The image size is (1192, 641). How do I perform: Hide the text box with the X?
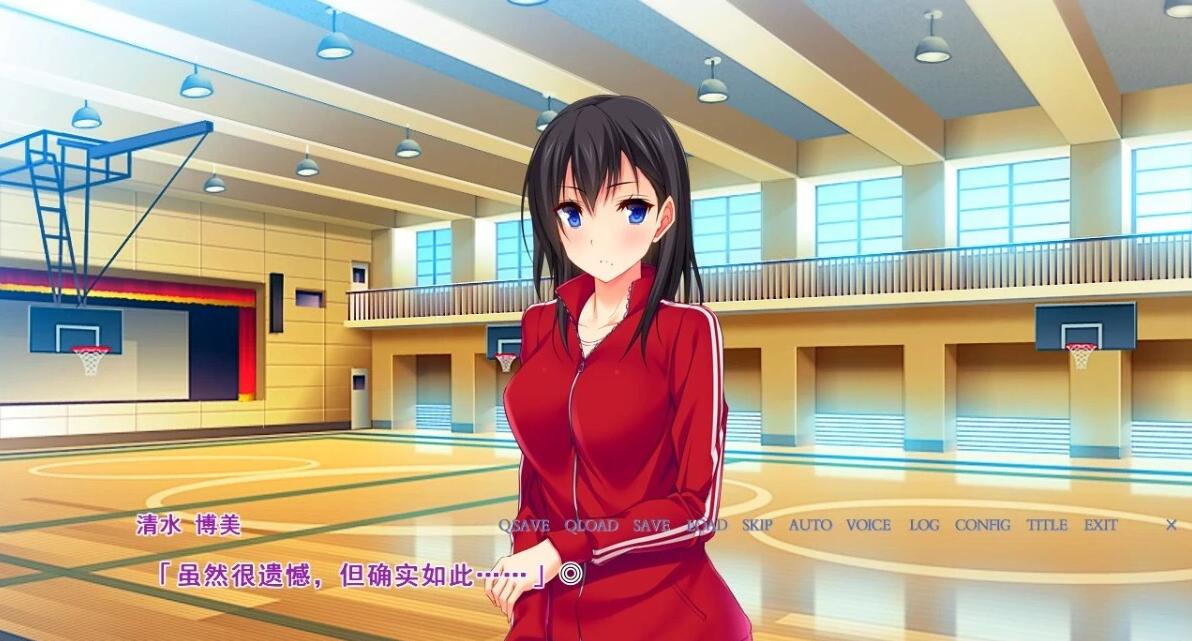click(x=1171, y=525)
